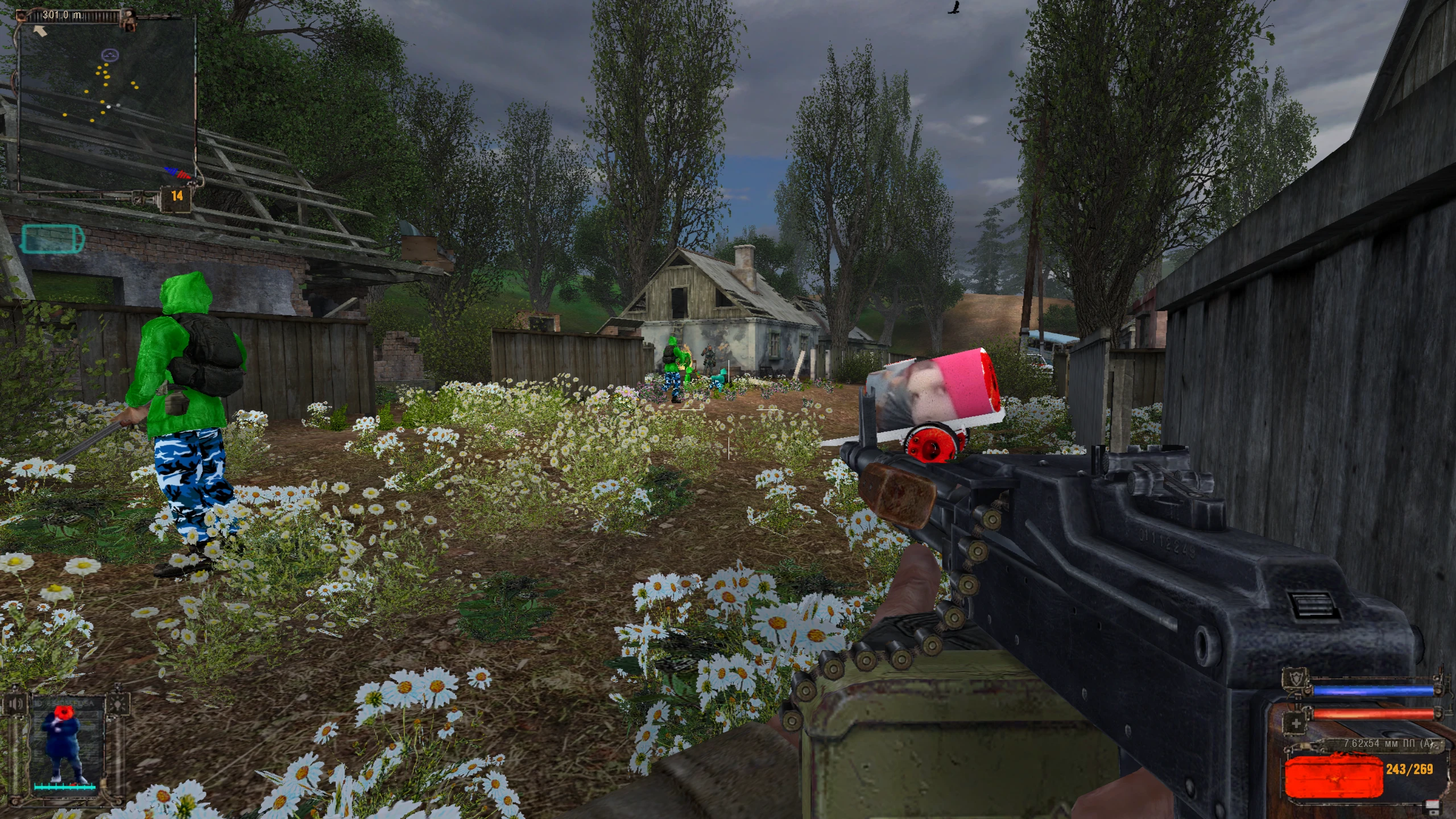
Task: Toggle the red compass arrow on the minimap
Action: (184, 176)
